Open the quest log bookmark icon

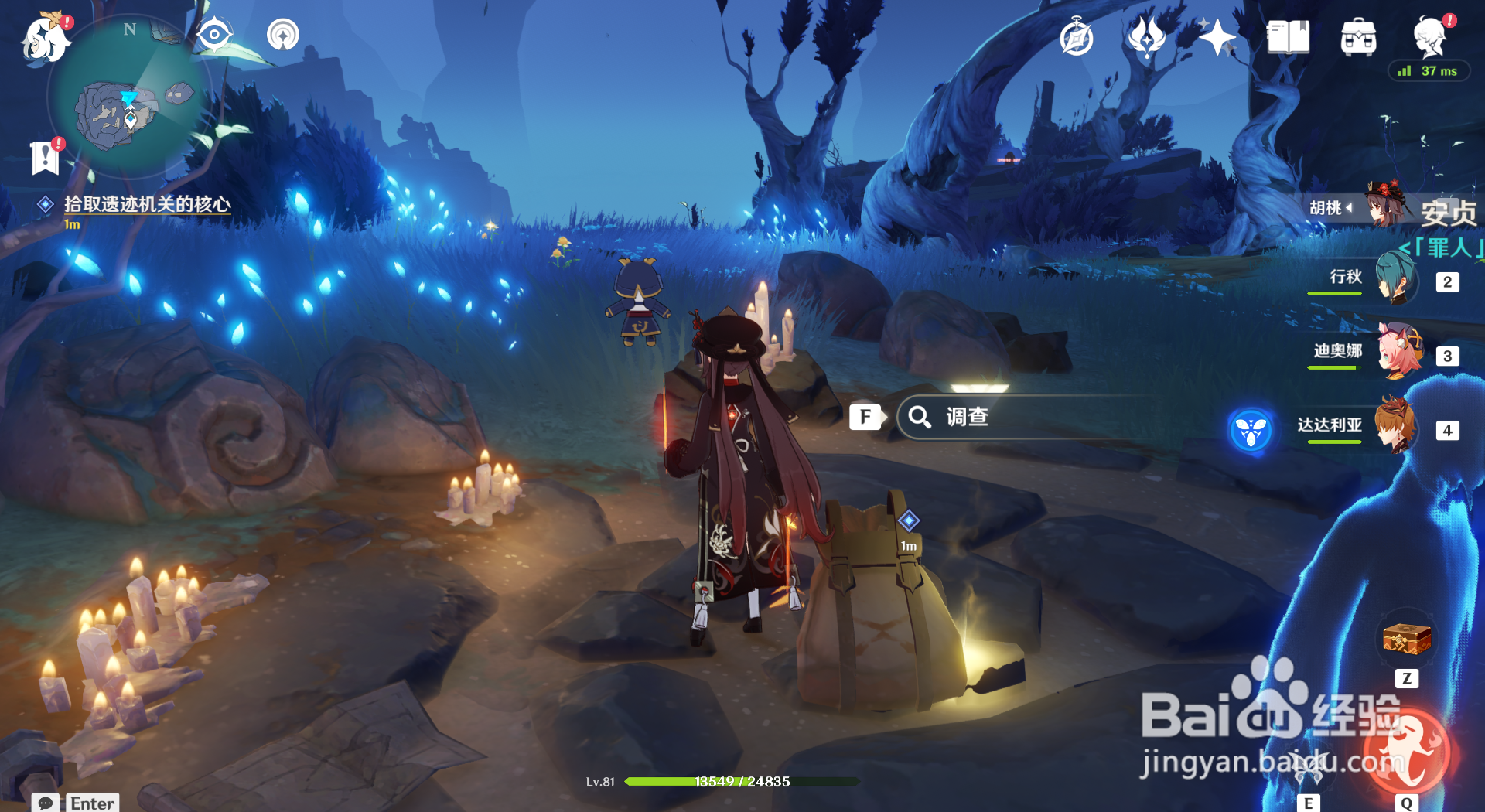tap(46, 158)
